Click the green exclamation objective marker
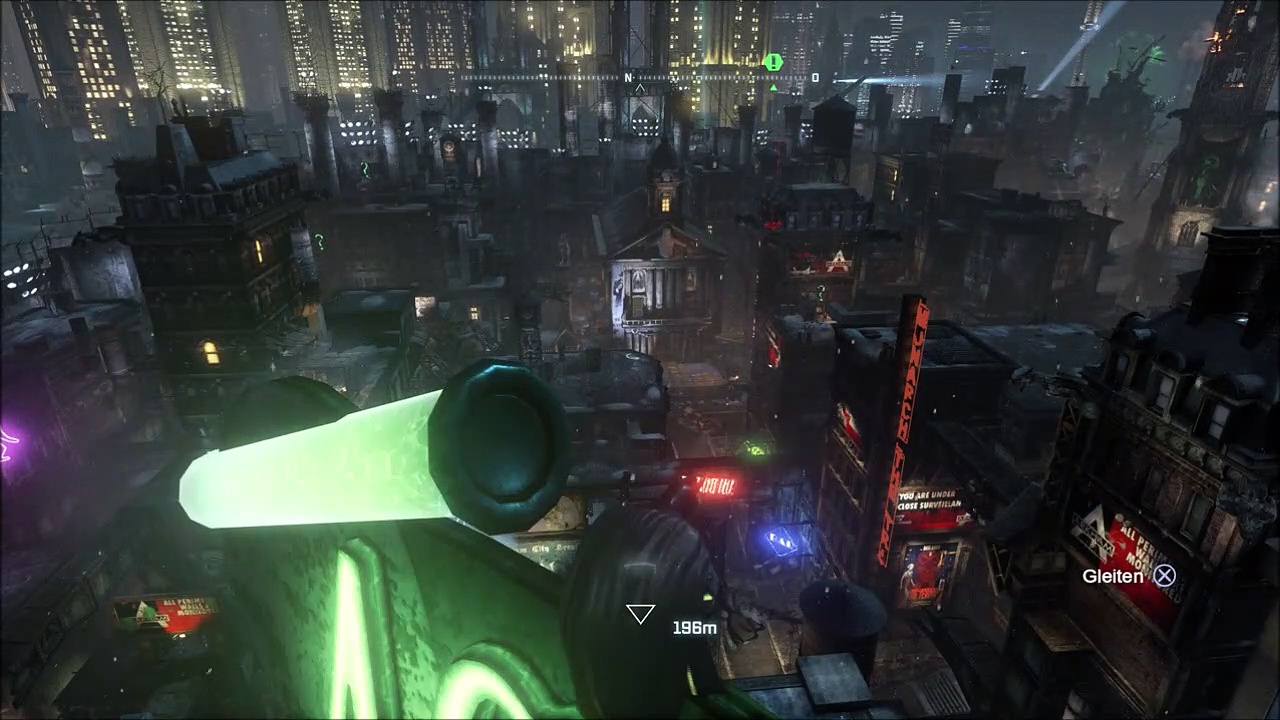Viewport: 1280px width, 720px height. pyautogui.click(x=772, y=62)
